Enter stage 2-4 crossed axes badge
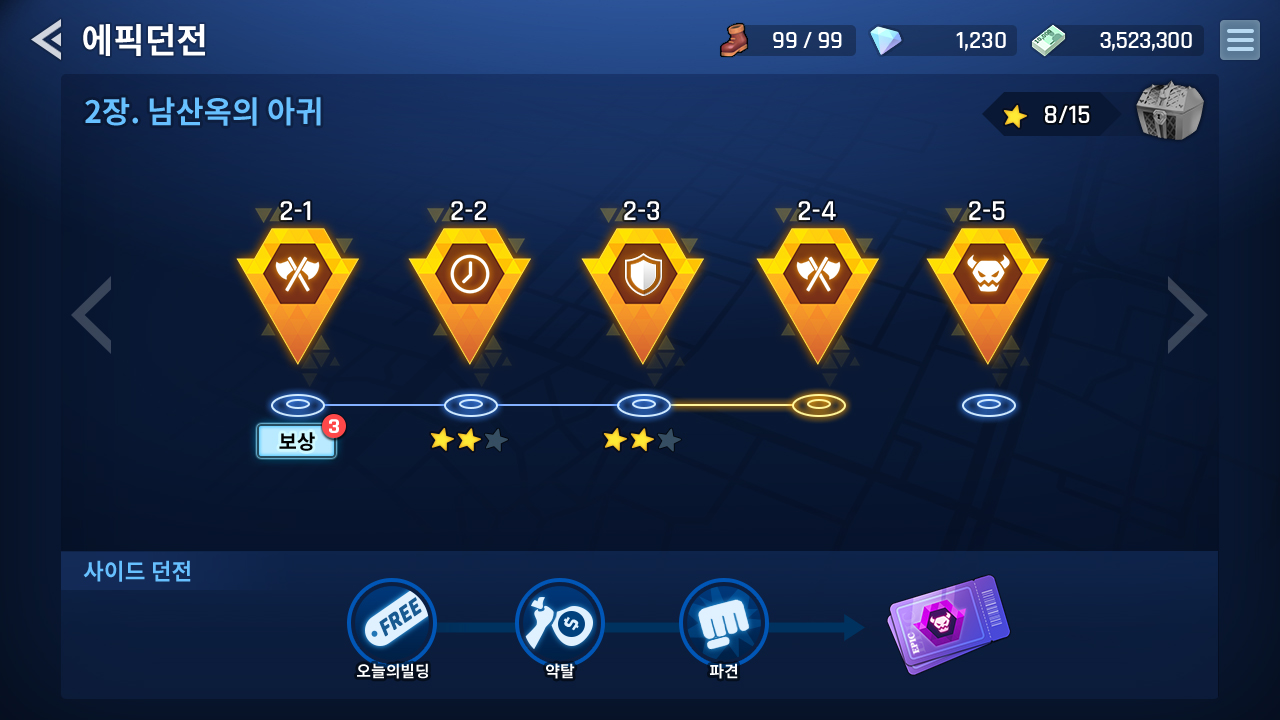The height and width of the screenshot is (720, 1280). pos(817,283)
